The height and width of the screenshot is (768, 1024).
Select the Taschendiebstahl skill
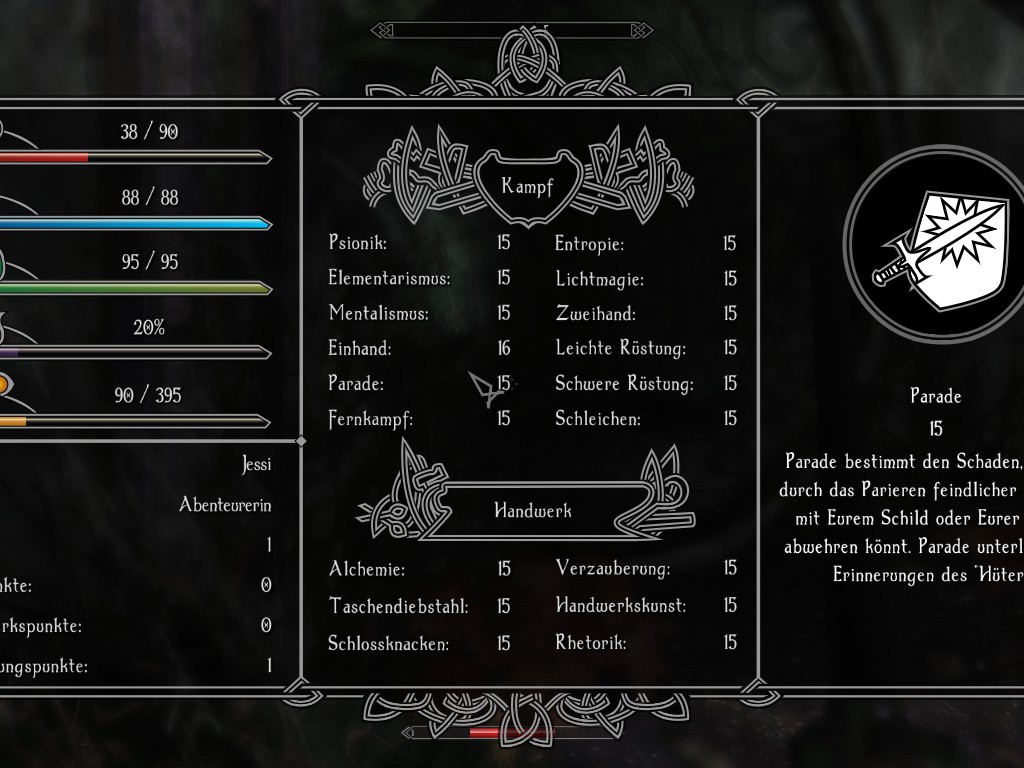pos(398,606)
